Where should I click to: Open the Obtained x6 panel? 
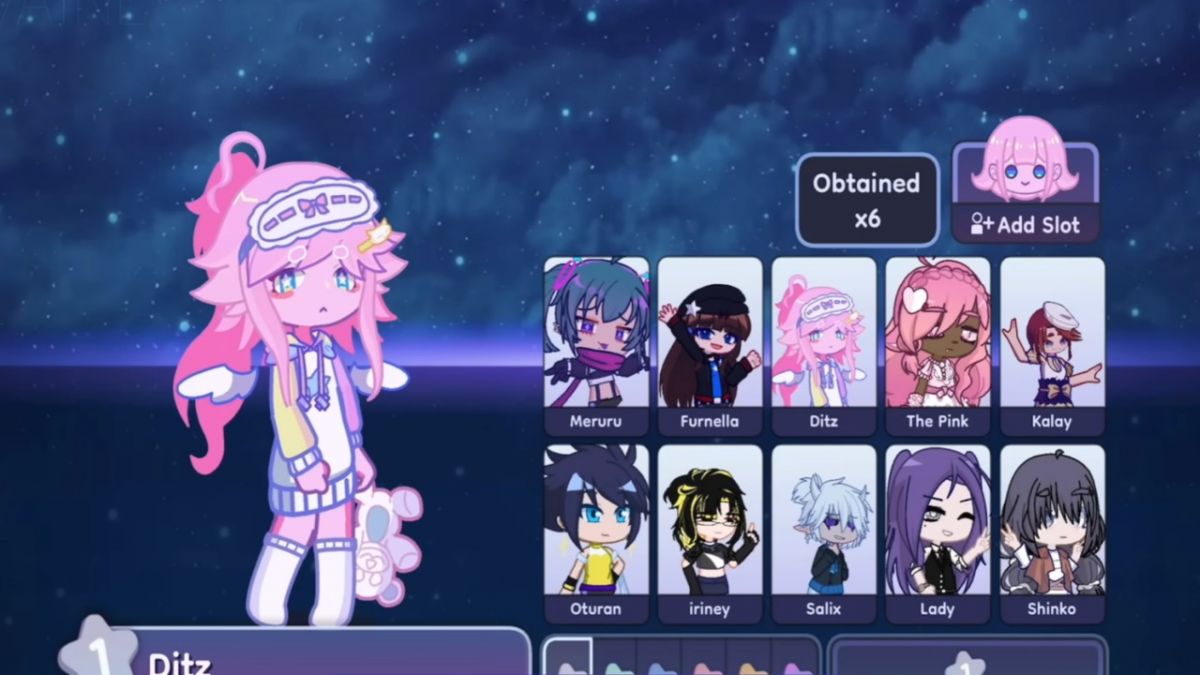click(867, 200)
